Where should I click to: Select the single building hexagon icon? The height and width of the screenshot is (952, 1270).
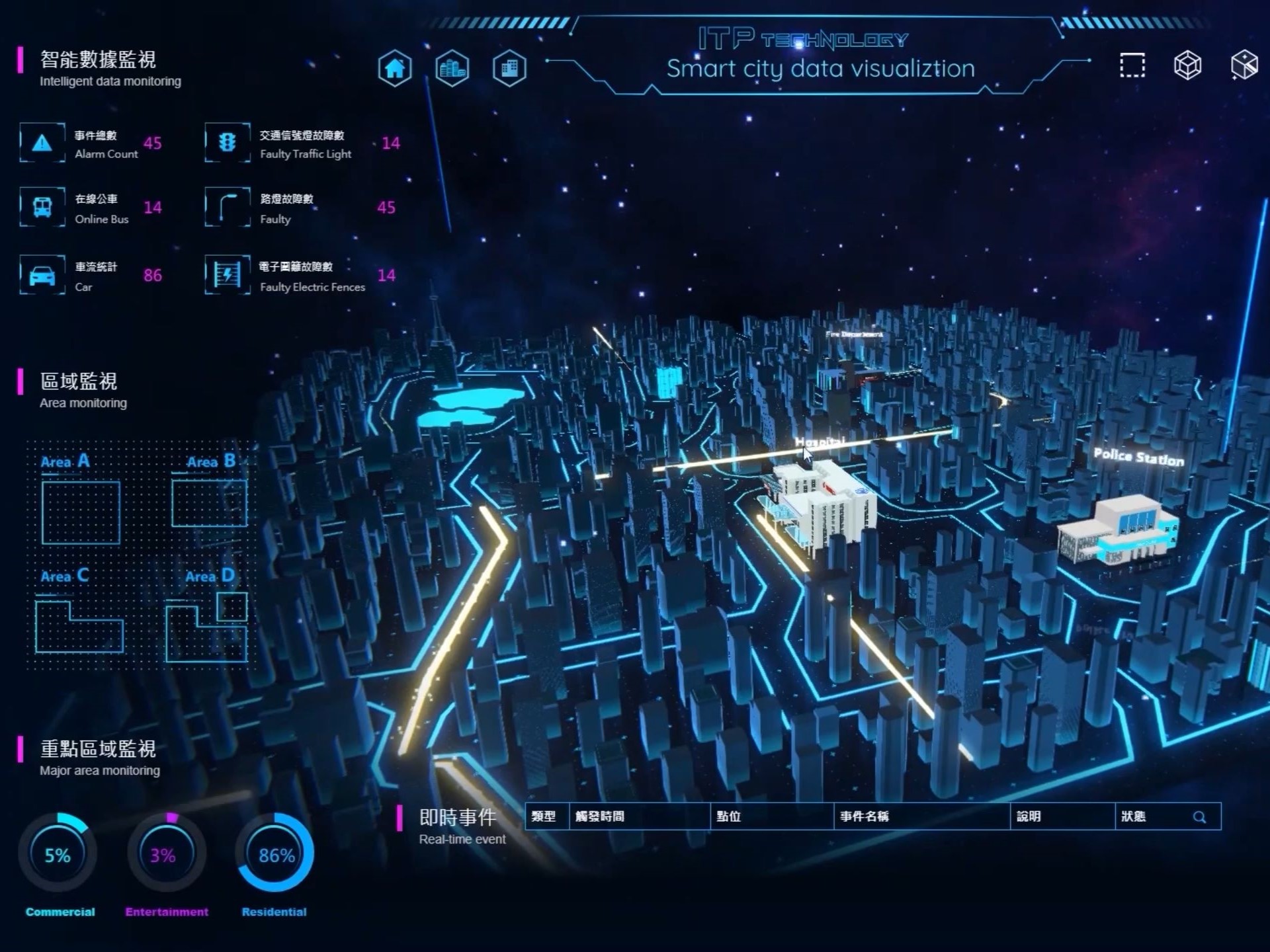[x=509, y=68]
